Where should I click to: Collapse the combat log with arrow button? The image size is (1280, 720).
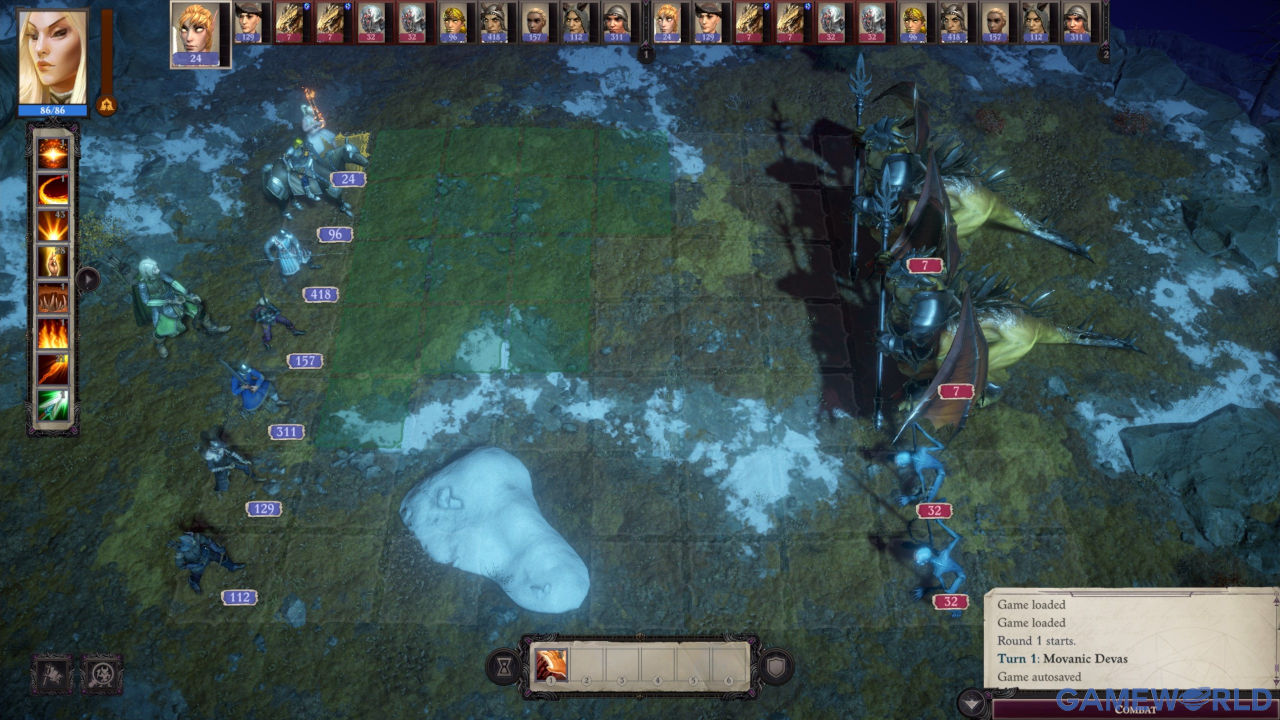click(x=971, y=703)
